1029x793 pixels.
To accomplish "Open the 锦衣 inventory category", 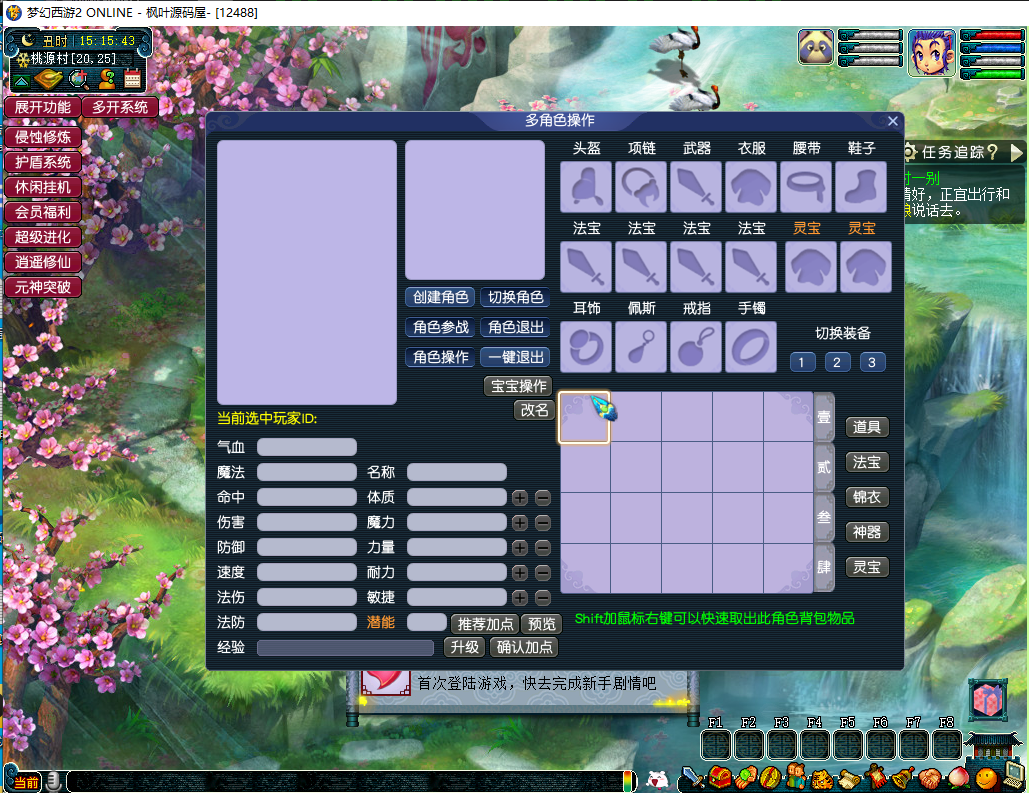I will click(x=866, y=497).
